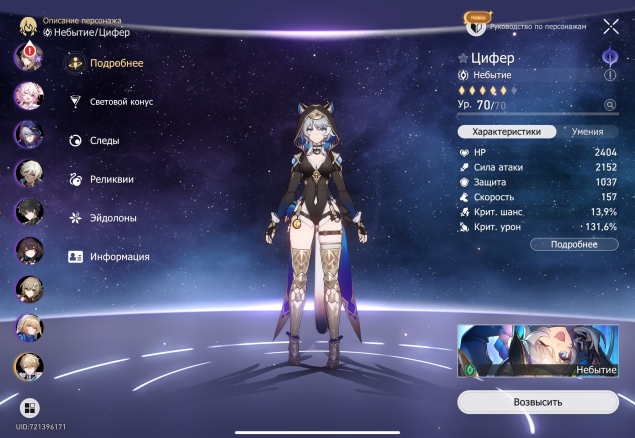Image resolution: width=635 pixels, height=438 pixels.
Task: Open the Информация entry
Action: coord(118,256)
